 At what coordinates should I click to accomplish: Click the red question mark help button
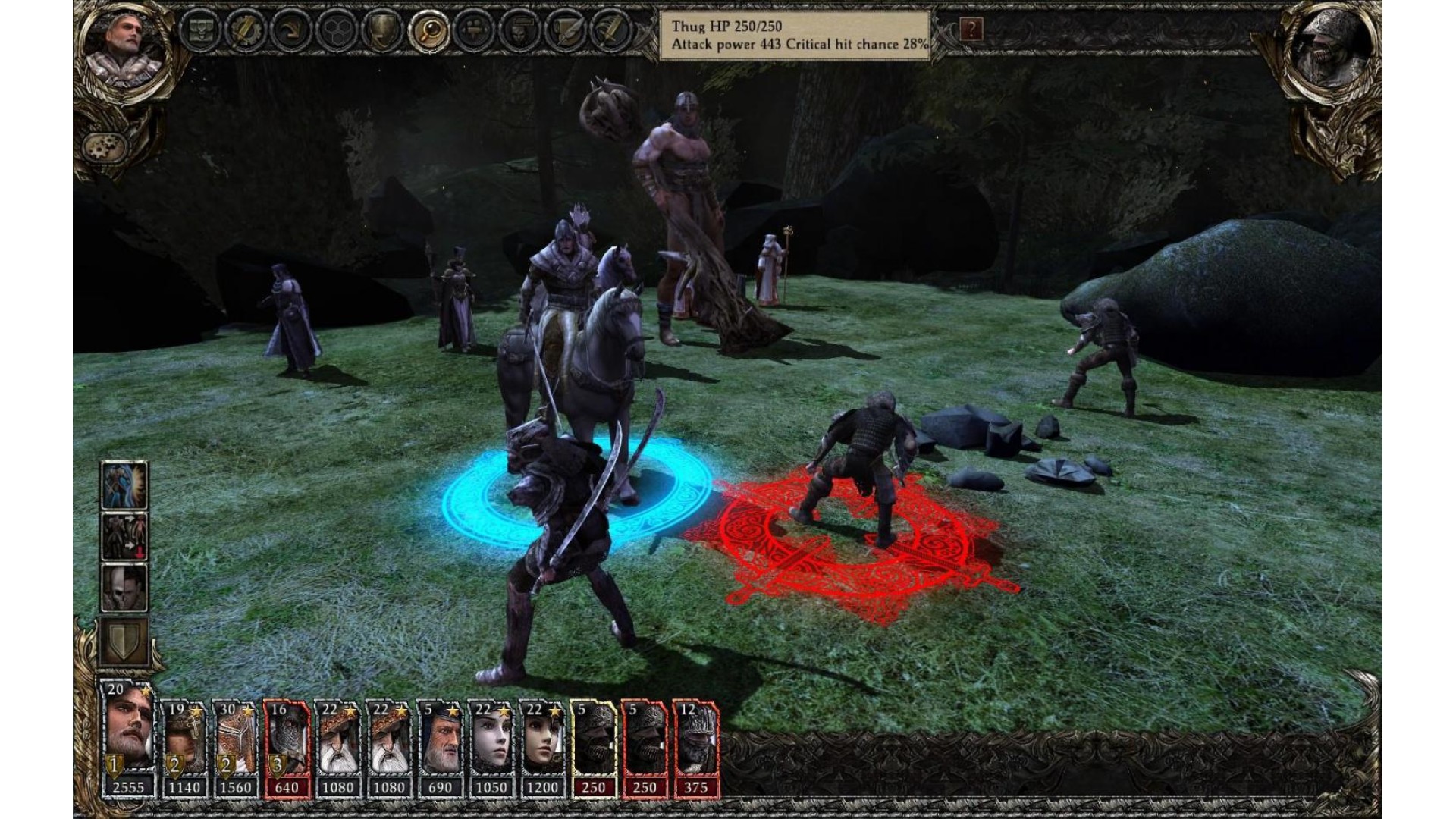pos(971,30)
